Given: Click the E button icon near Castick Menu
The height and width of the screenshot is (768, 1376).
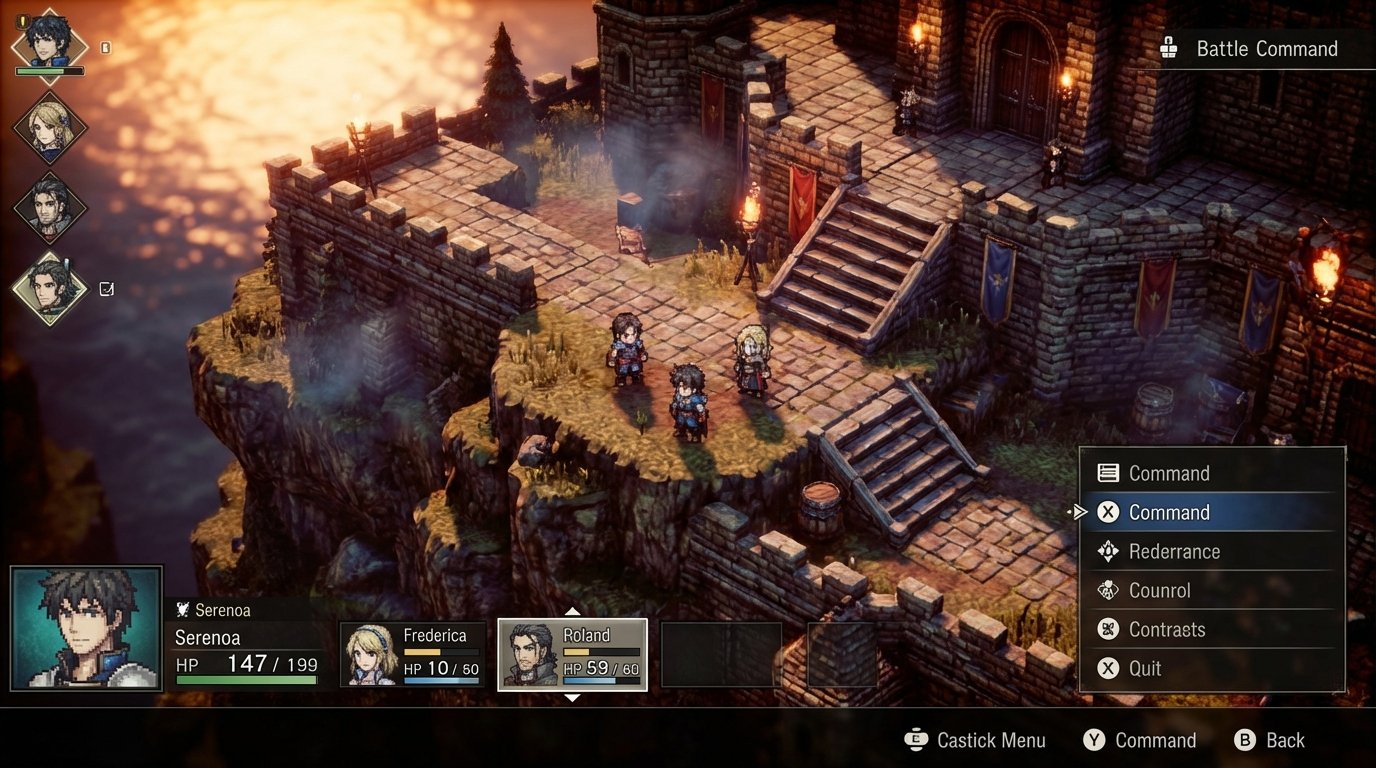Looking at the screenshot, I should [x=916, y=740].
